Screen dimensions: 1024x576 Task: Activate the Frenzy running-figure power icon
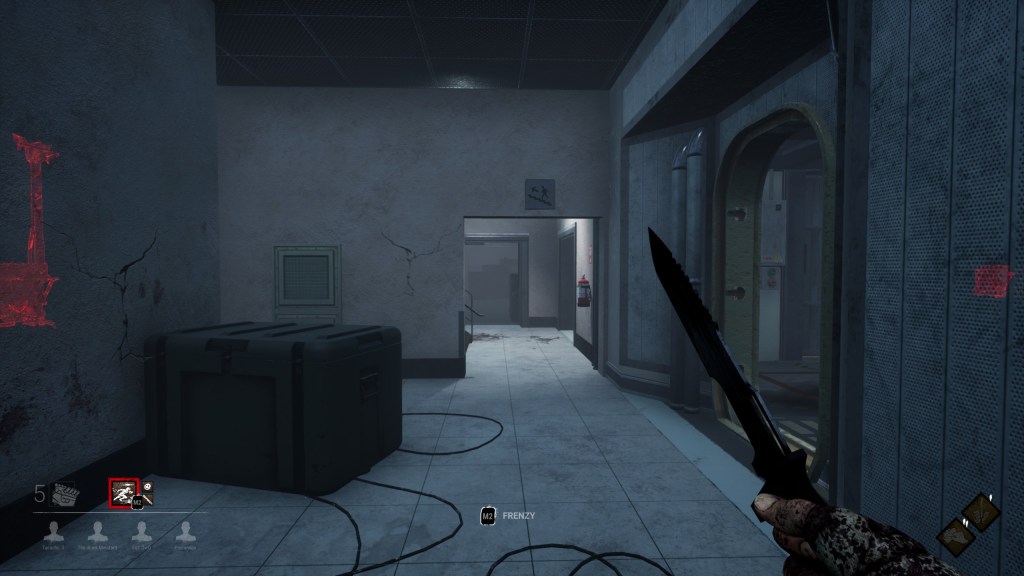coord(123,494)
